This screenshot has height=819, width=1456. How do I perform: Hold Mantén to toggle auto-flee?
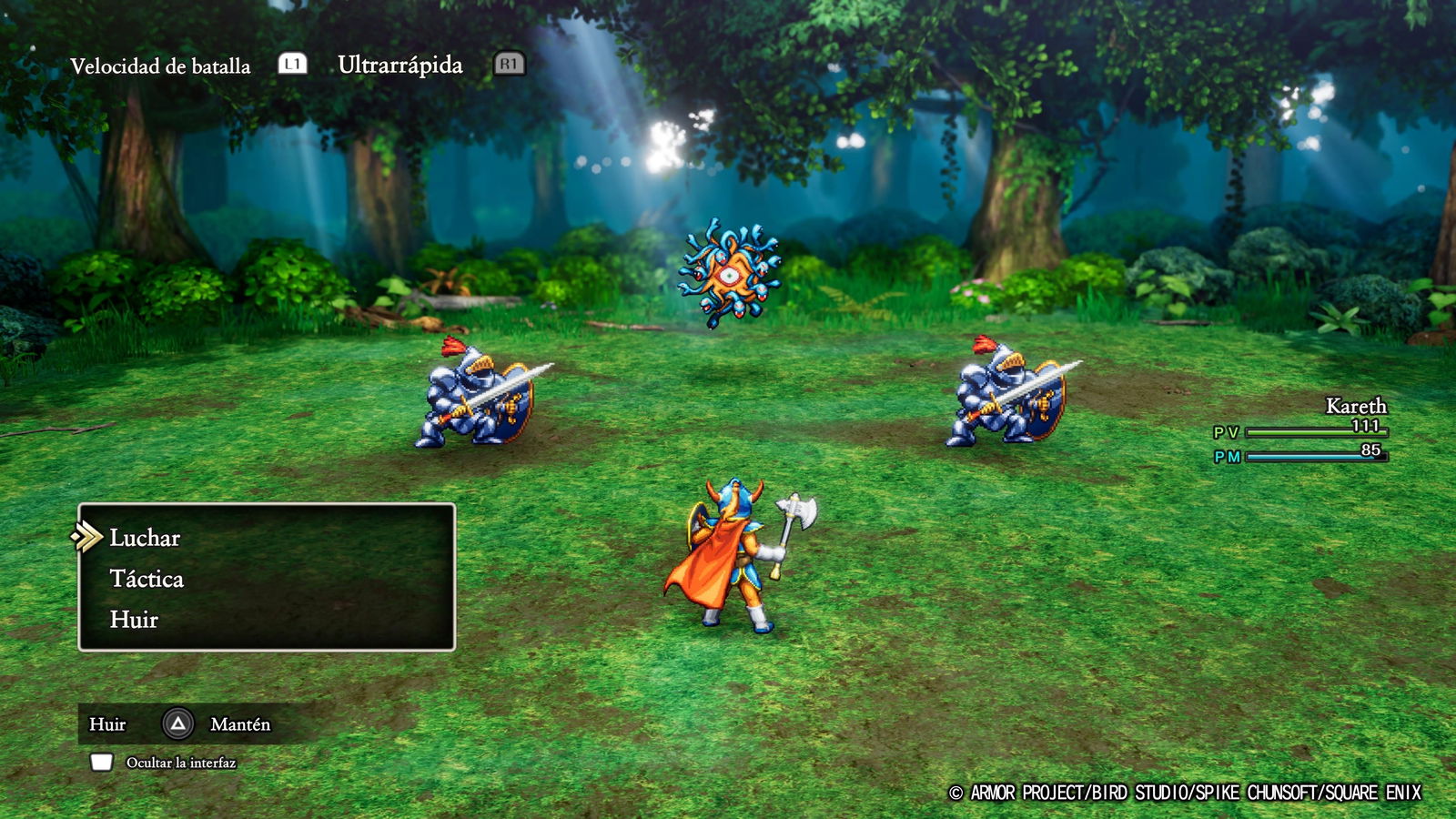click(x=240, y=723)
